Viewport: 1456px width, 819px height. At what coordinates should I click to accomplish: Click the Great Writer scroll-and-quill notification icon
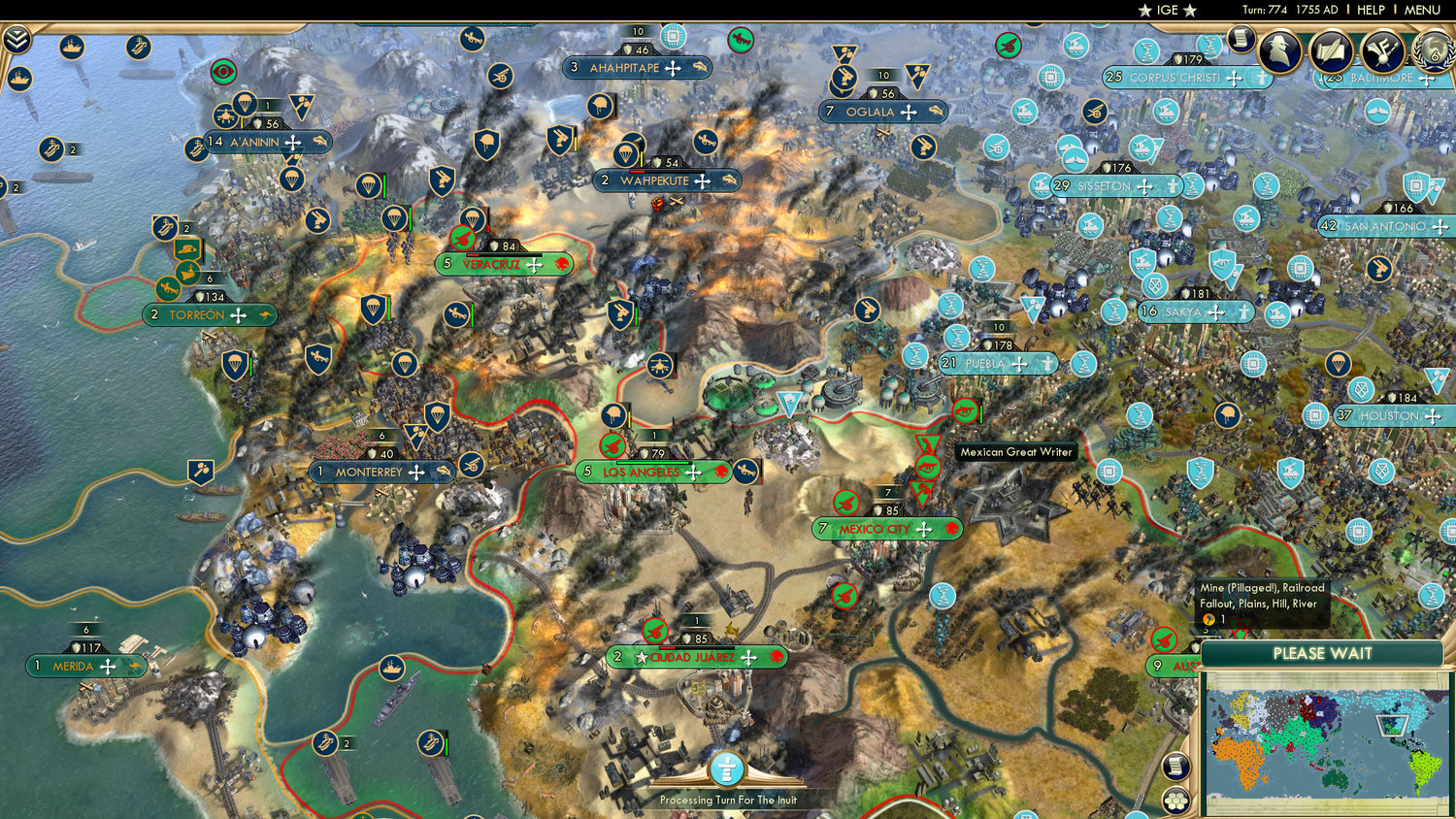click(1331, 50)
